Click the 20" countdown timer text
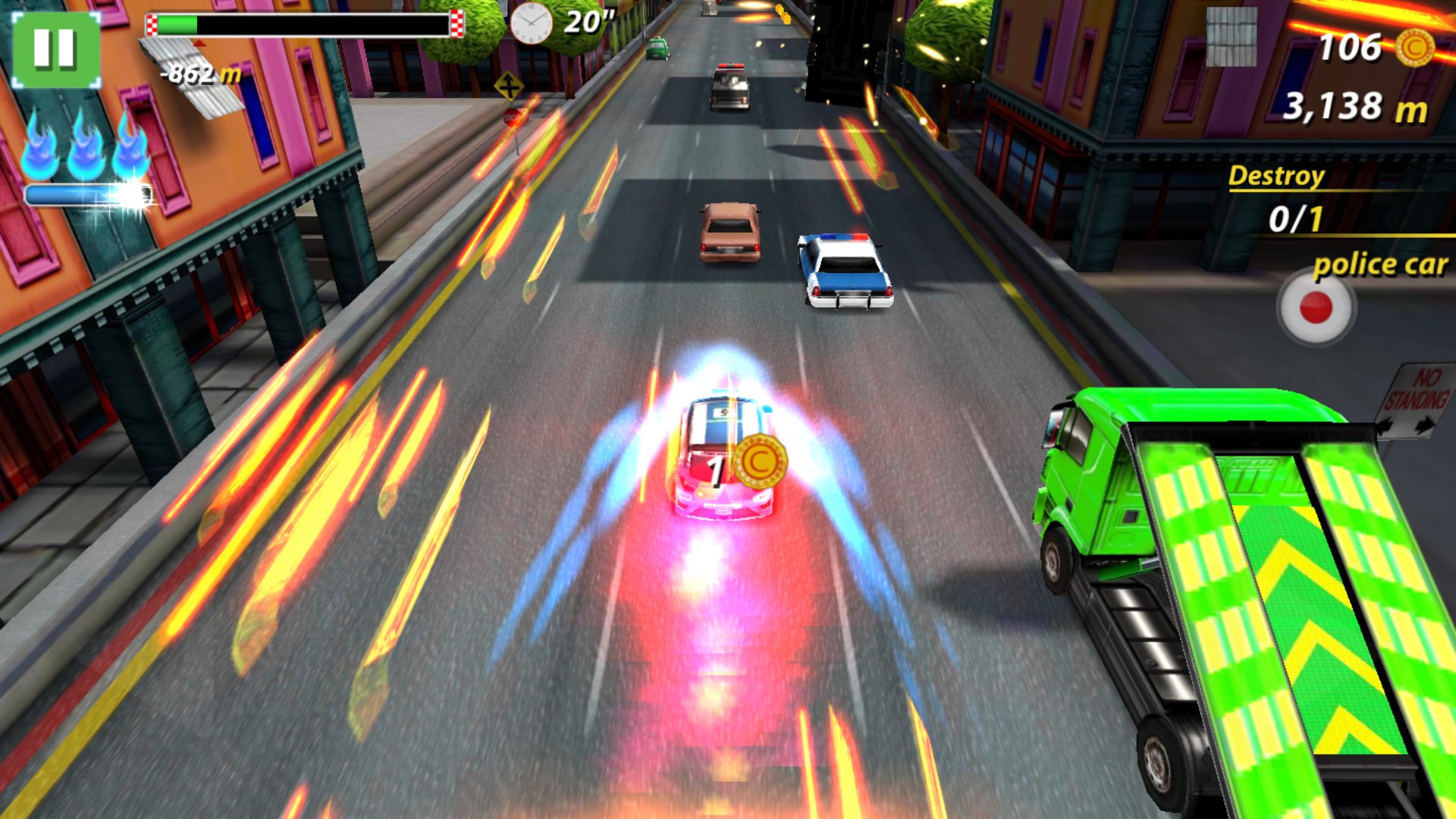Screen dimensions: 1456x819 tap(590, 23)
